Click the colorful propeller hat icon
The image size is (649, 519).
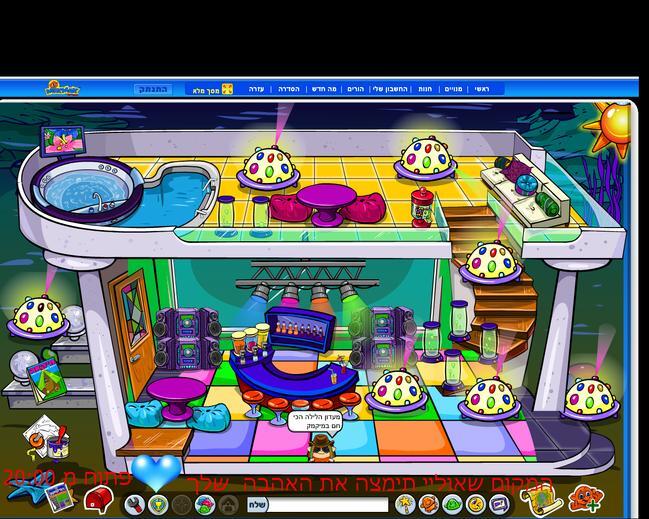(205, 505)
